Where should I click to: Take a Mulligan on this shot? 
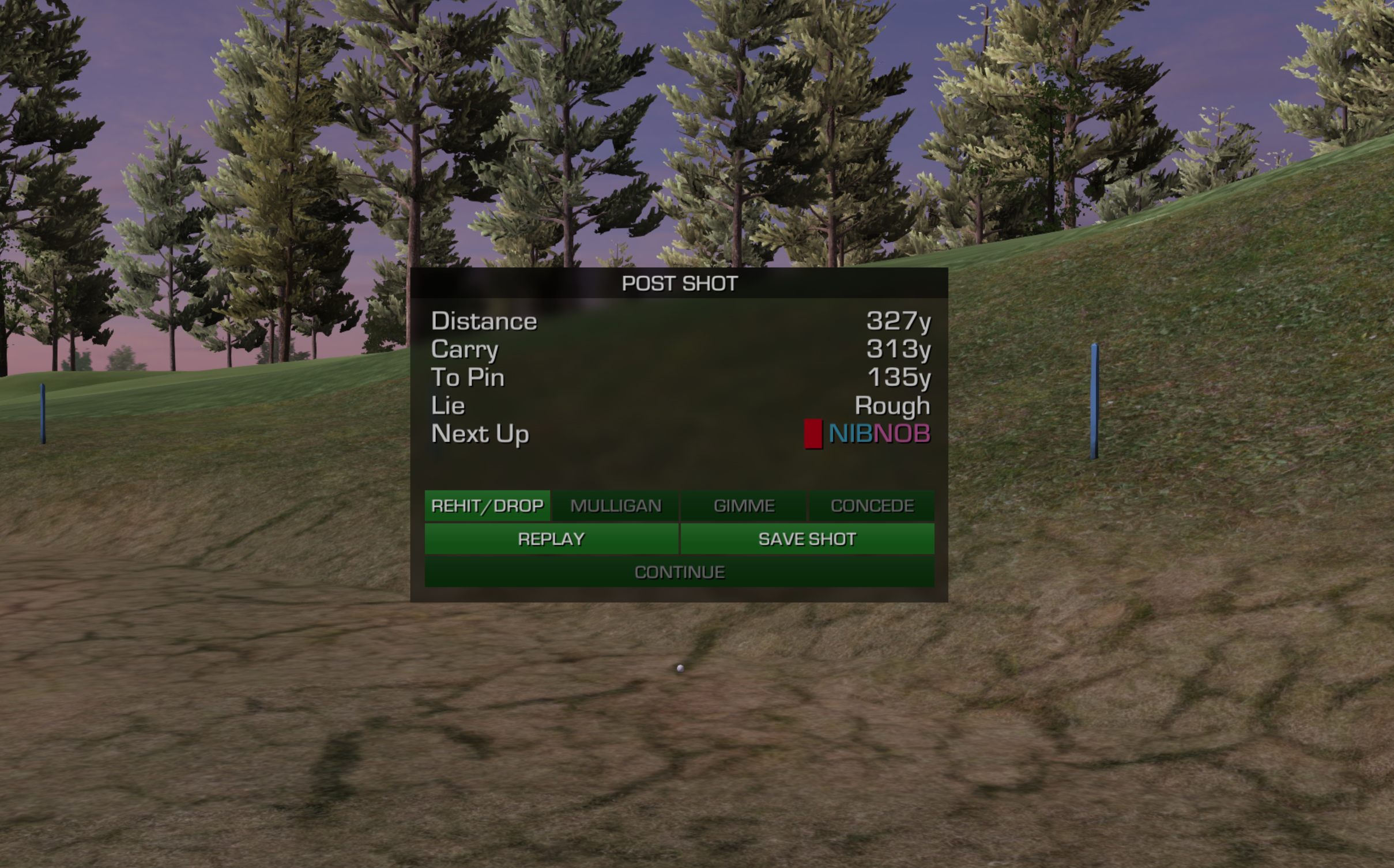tap(615, 505)
